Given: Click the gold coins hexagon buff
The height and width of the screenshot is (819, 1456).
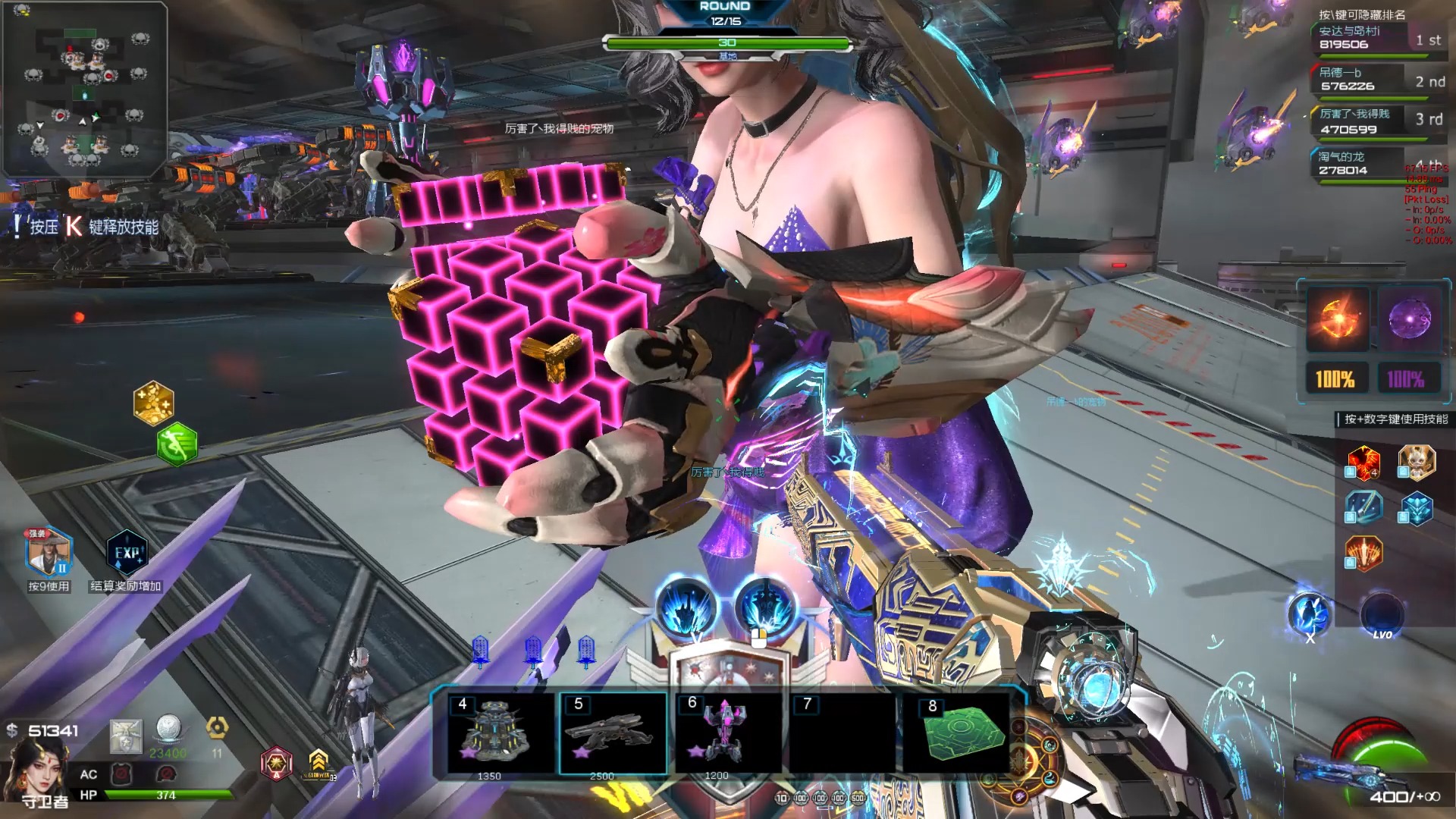Looking at the screenshot, I should [154, 402].
